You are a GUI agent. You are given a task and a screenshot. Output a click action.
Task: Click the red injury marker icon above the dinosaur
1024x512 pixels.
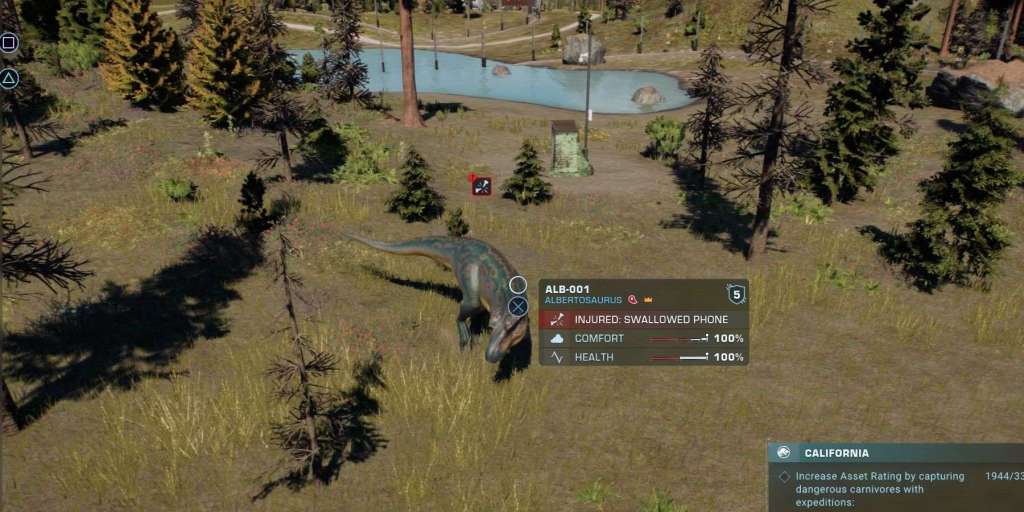point(482,186)
